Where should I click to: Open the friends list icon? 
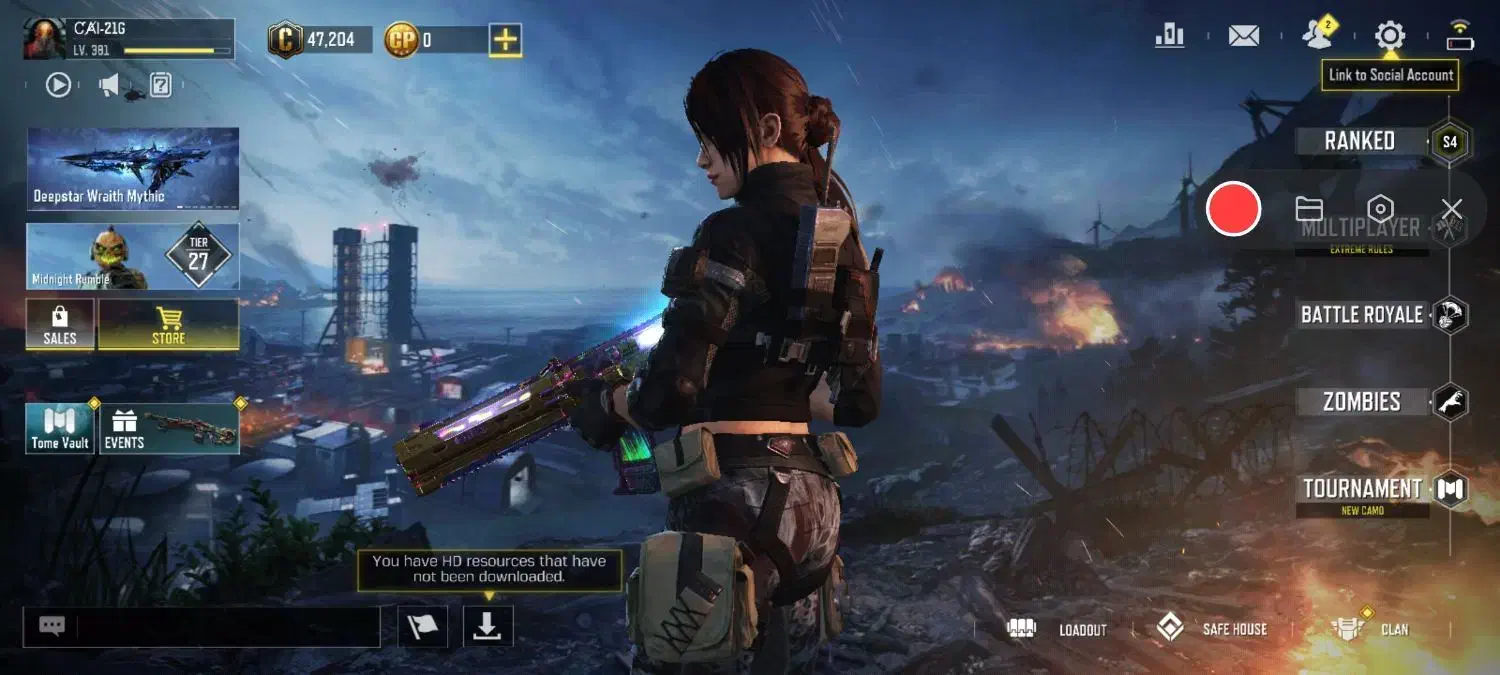point(1318,36)
